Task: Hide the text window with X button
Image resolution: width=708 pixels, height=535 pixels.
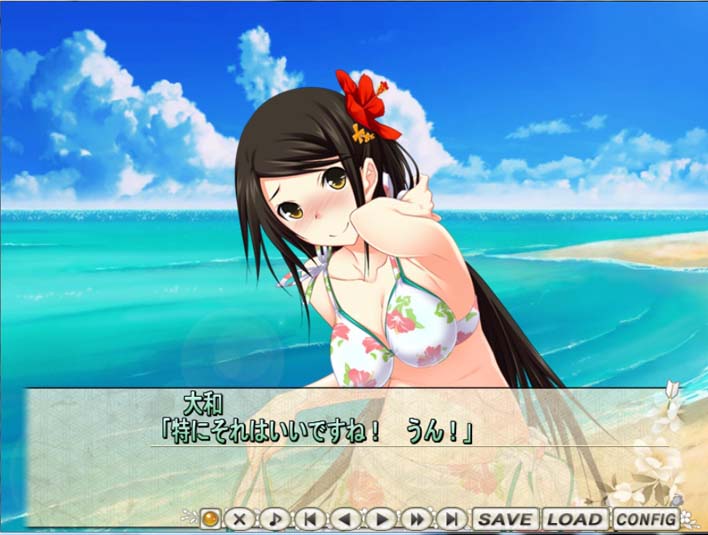Action: click(x=240, y=519)
